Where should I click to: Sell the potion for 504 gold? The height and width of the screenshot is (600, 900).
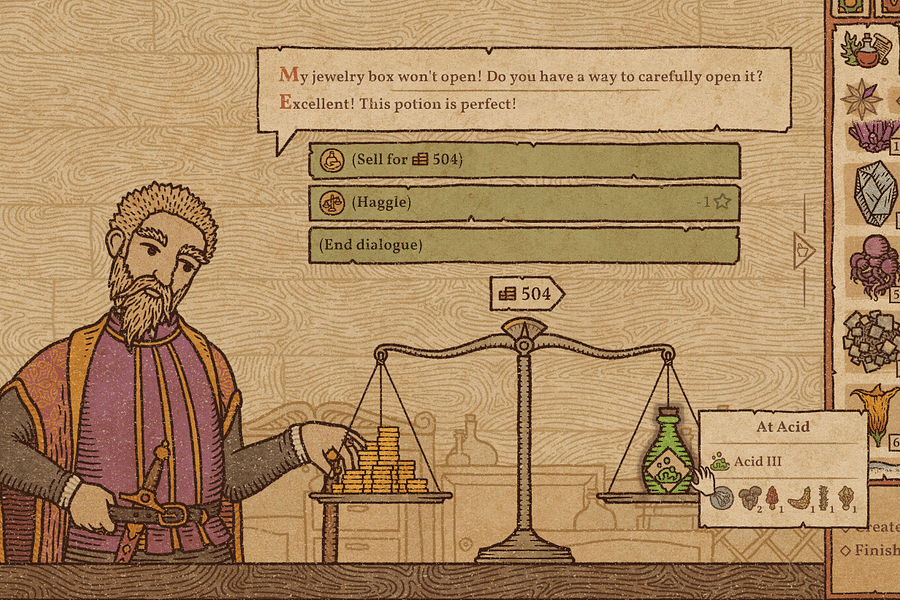tap(524, 160)
